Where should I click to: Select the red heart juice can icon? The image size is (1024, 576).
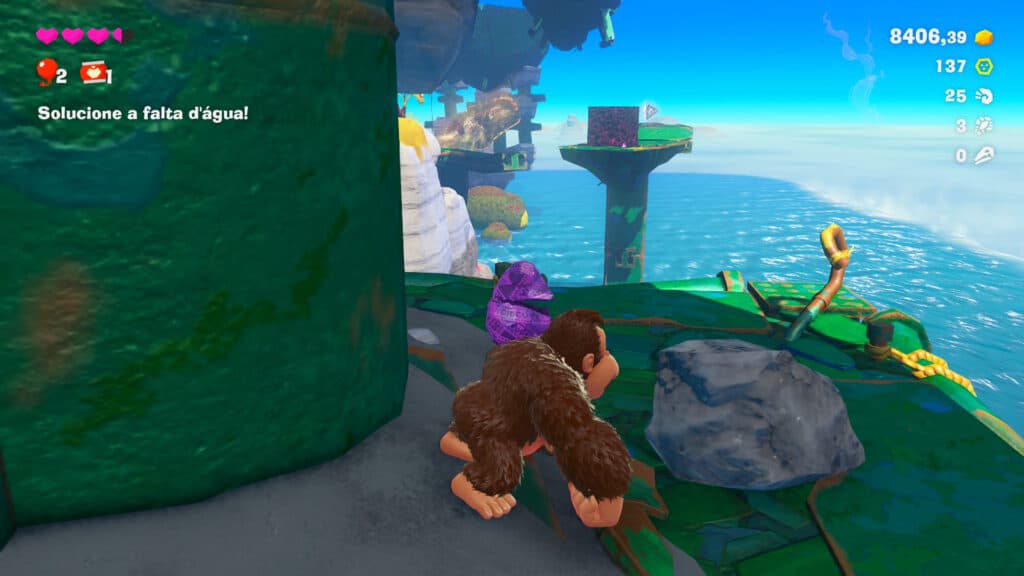point(93,72)
